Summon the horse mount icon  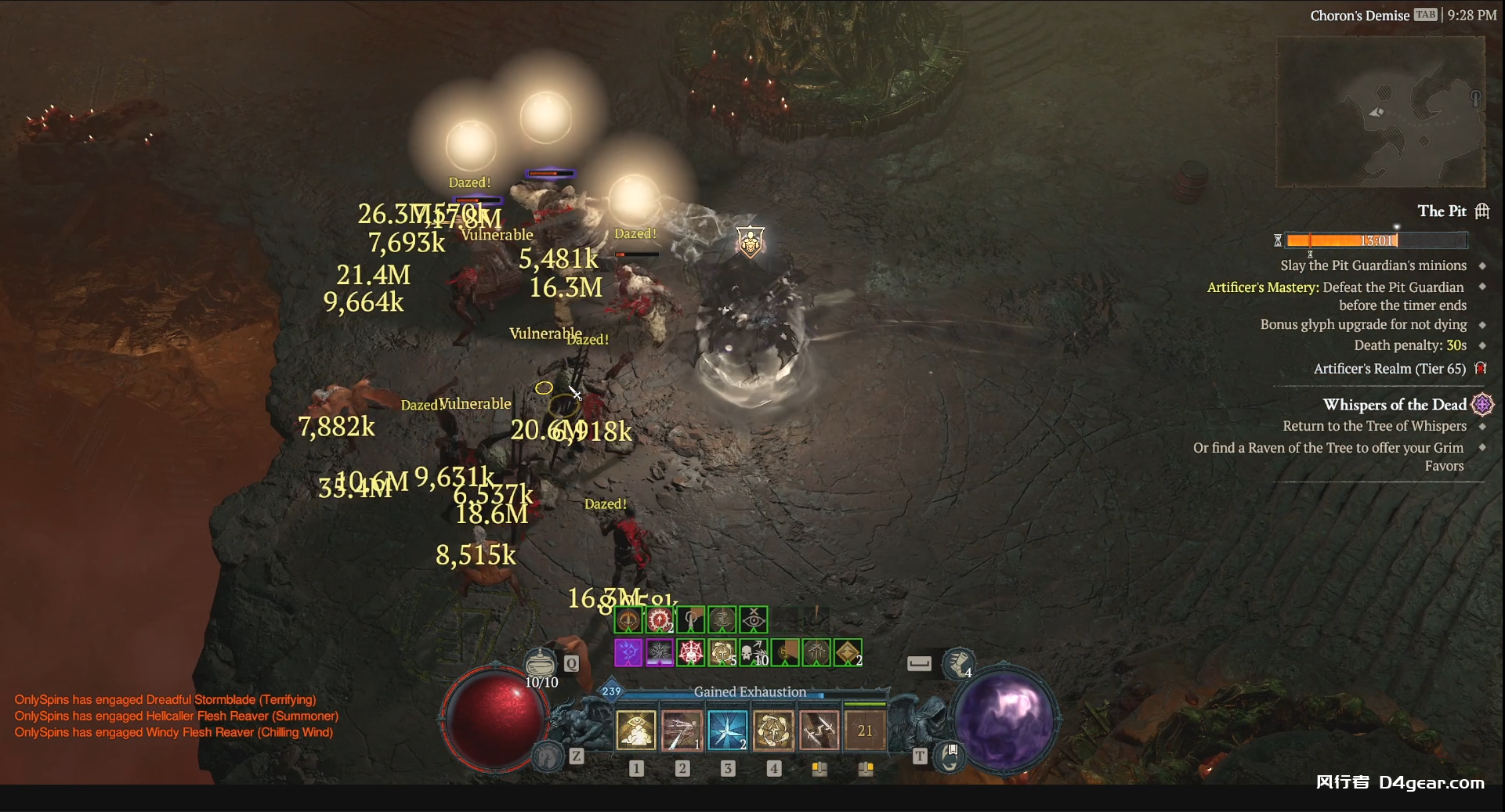(x=547, y=756)
